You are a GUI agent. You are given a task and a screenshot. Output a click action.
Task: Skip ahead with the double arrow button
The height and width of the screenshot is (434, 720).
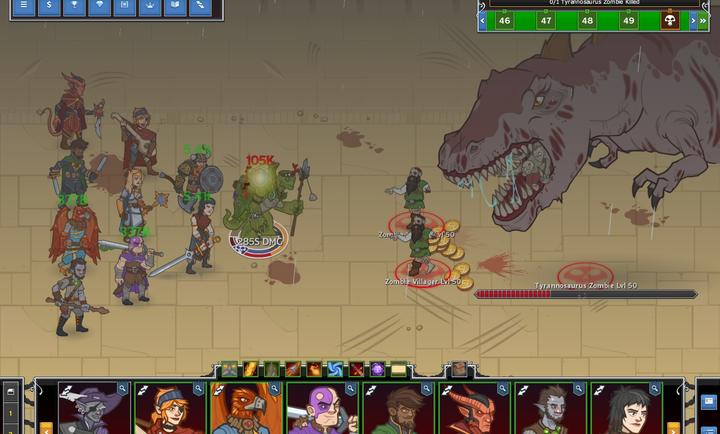click(x=706, y=20)
